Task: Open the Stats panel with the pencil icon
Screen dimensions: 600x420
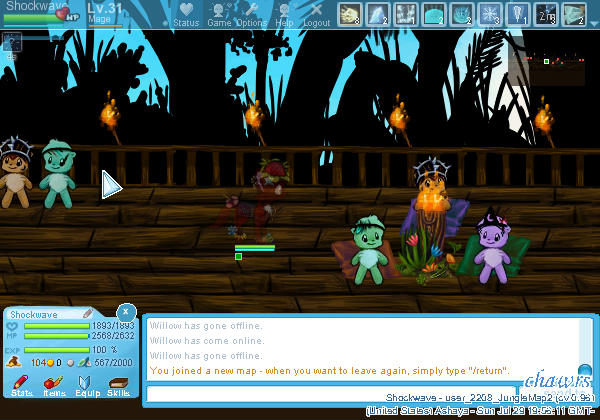Action: pyautogui.click(x=22, y=384)
